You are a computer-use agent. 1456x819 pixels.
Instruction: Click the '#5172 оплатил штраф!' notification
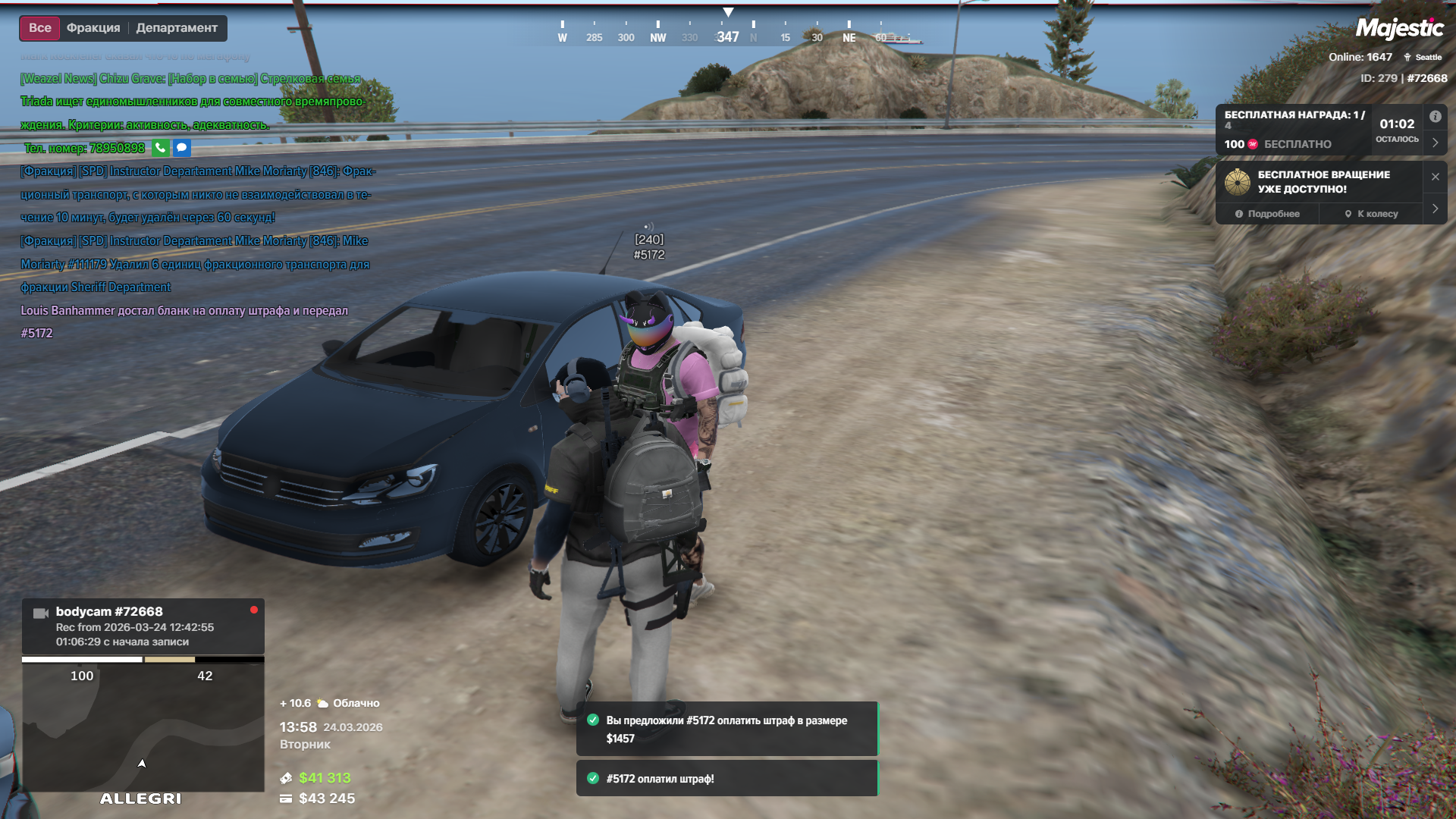(x=726, y=779)
